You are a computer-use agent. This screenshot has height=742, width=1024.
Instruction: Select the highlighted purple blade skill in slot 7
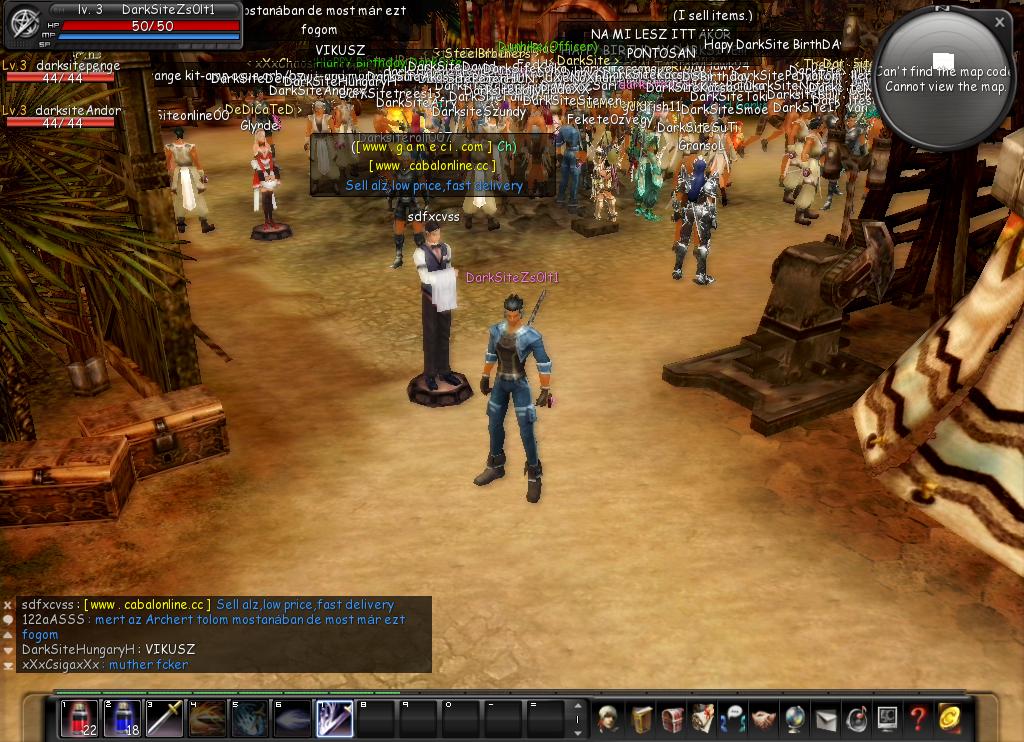tap(335, 718)
